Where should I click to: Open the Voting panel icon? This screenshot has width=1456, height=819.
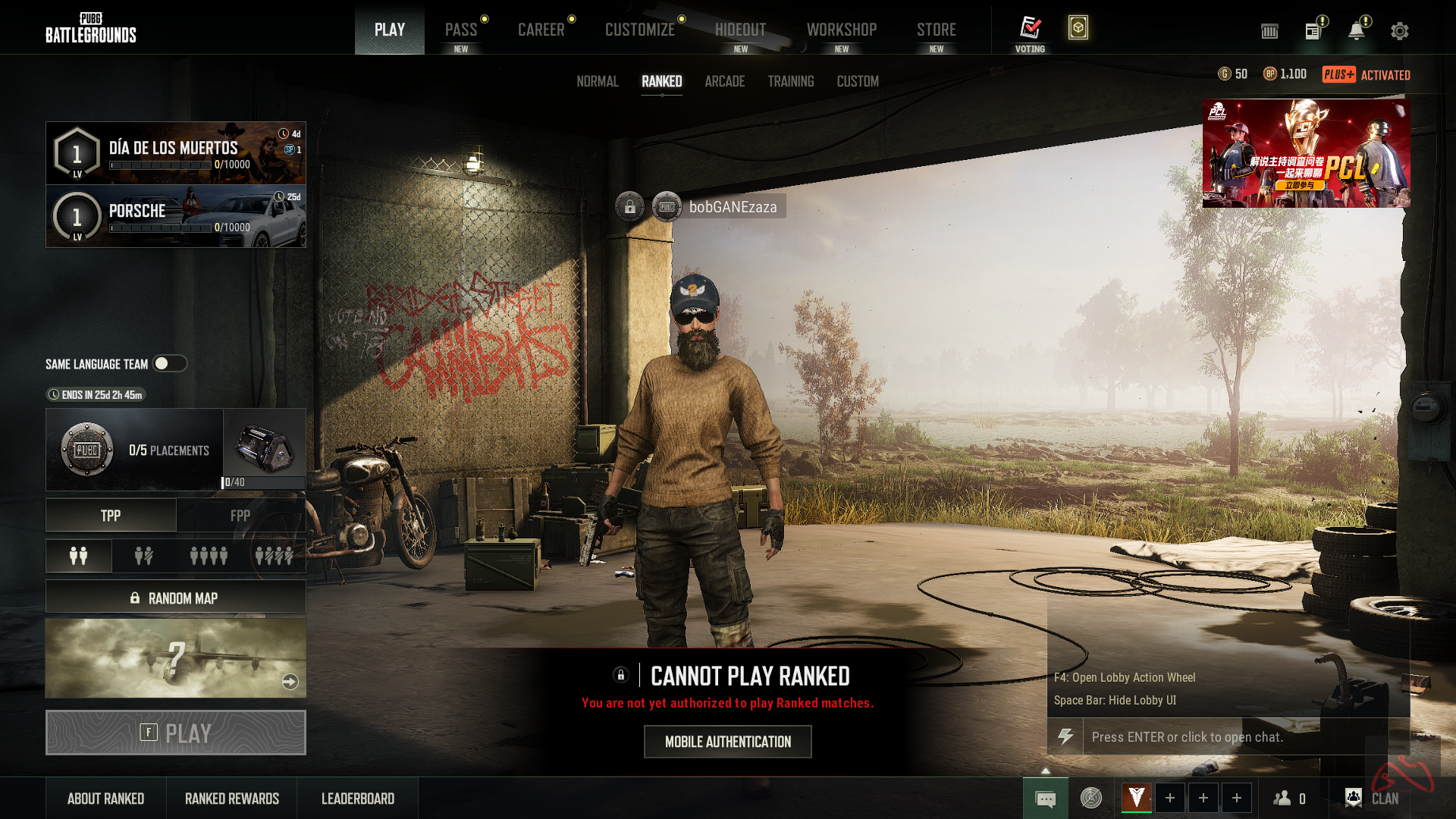tap(1031, 28)
